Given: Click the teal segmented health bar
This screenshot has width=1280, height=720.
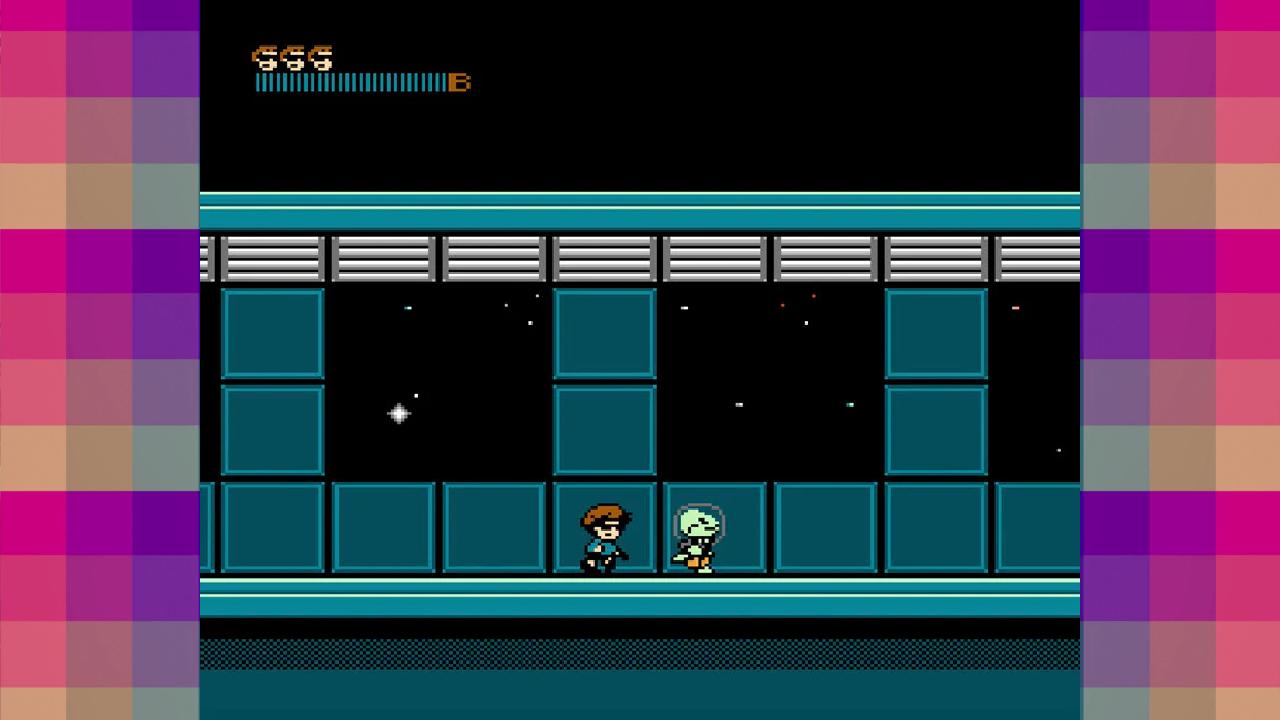Looking at the screenshot, I should (x=350, y=83).
